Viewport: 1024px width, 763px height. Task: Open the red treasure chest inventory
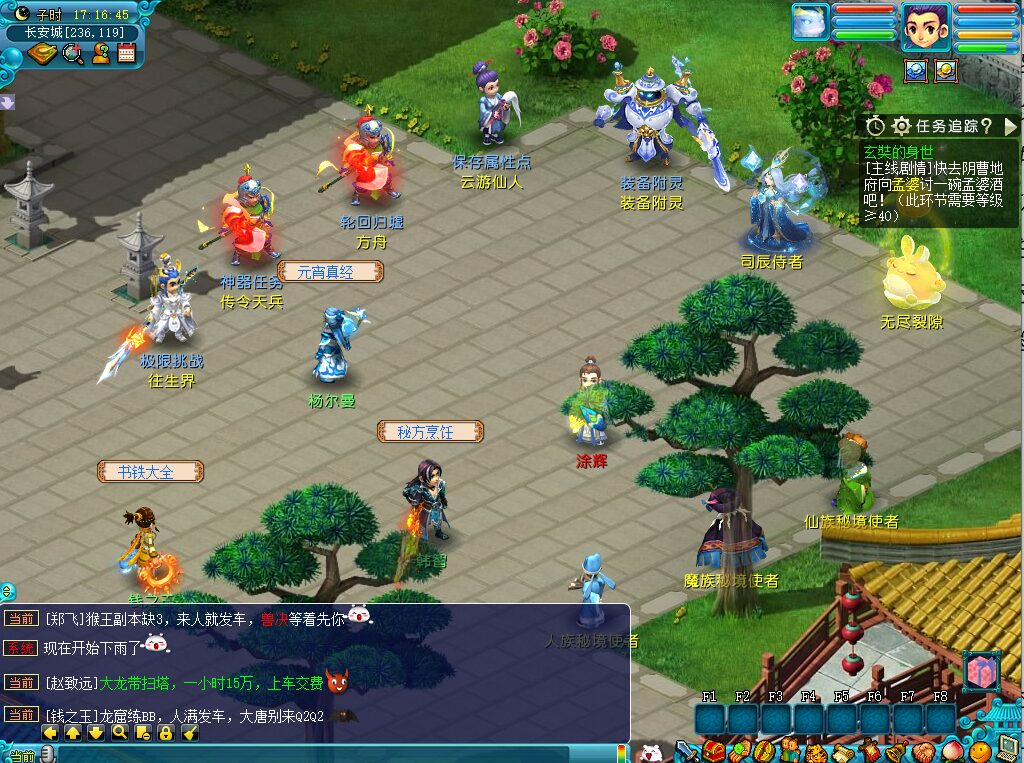pos(713,750)
